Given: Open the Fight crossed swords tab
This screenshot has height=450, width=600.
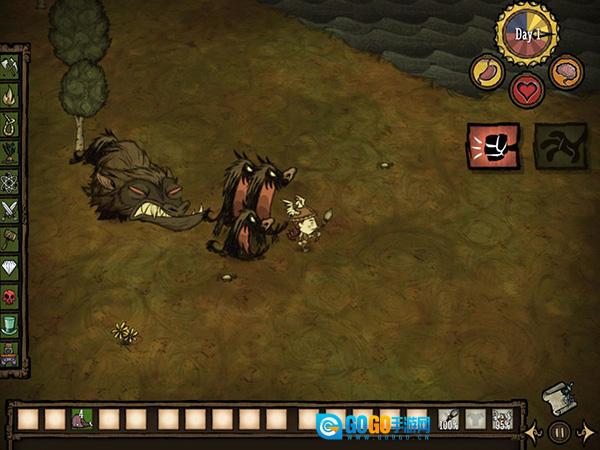Looking at the screenshot, I should 12,210.
